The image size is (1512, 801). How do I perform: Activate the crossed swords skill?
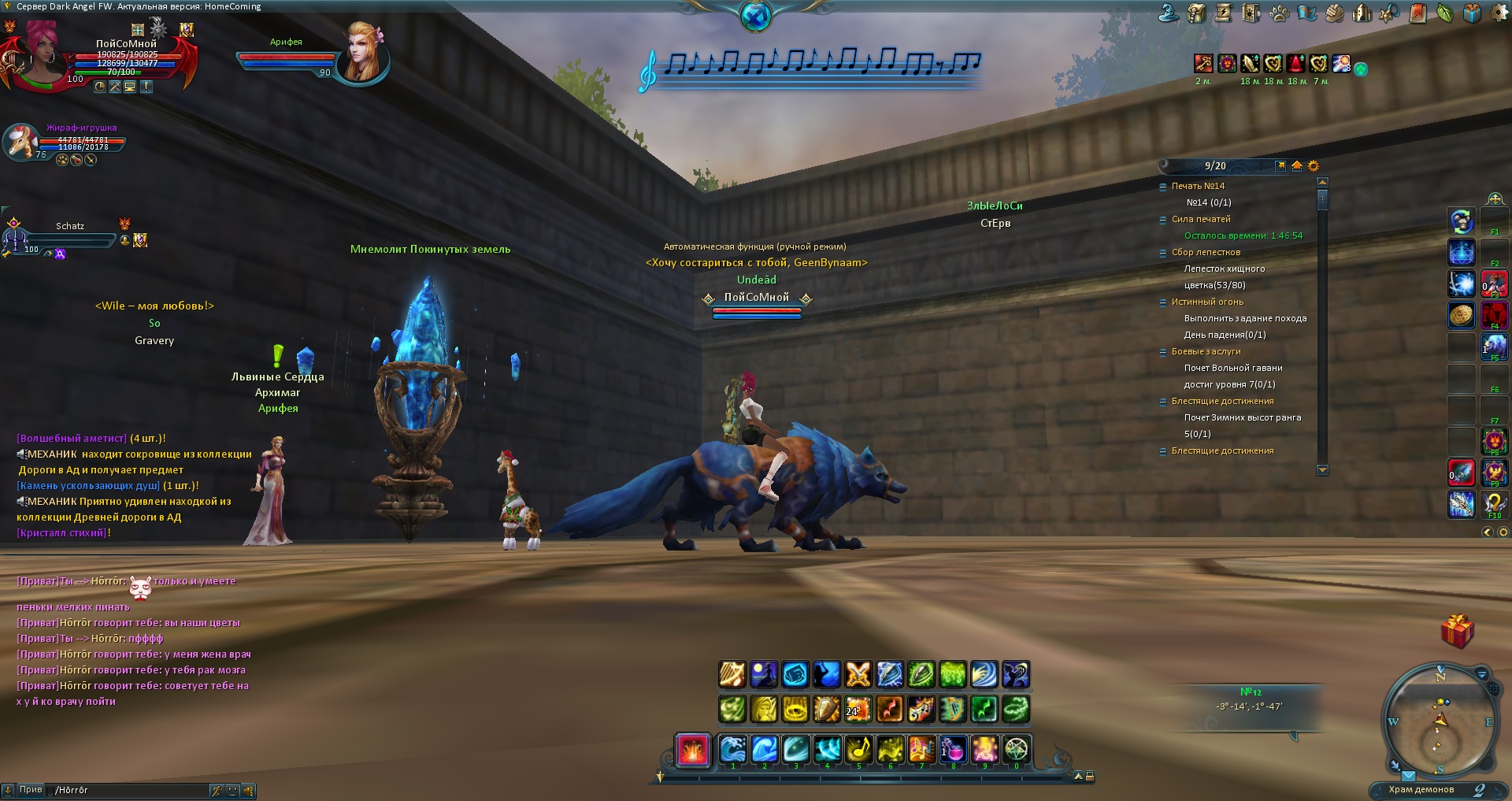(858, 674)
